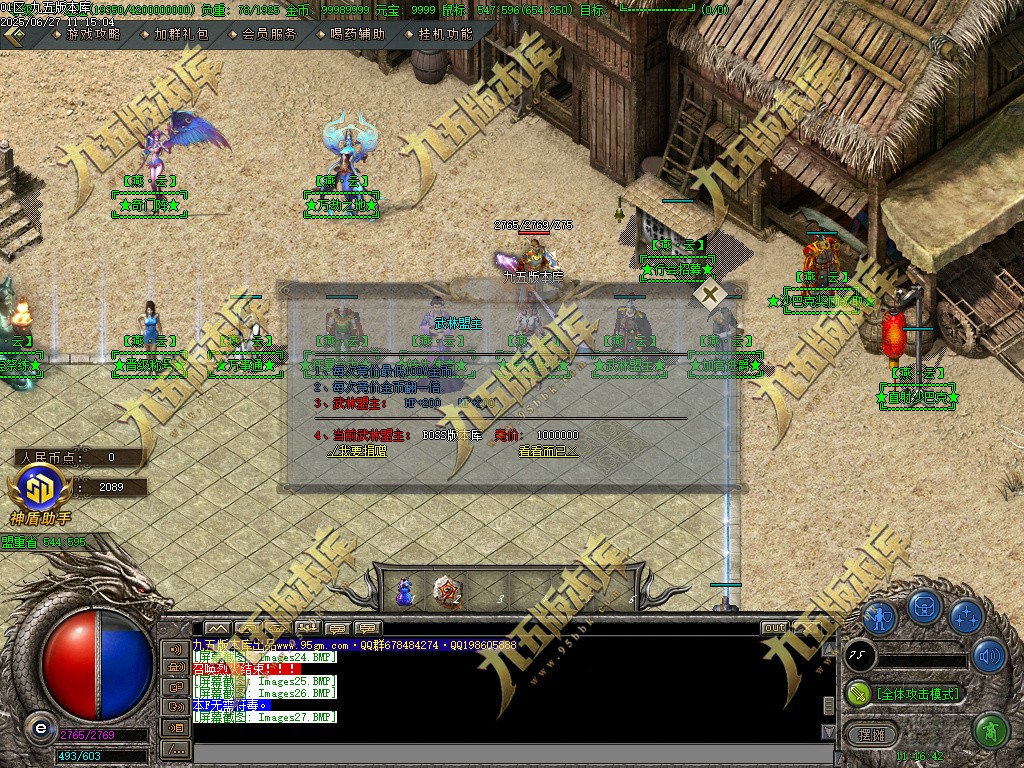Choose the 我要捐赠 dialog option

tap(356, 451)
